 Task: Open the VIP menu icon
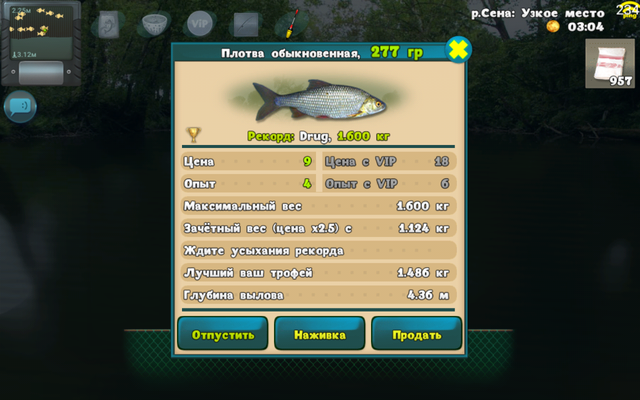tap(200, 22)
